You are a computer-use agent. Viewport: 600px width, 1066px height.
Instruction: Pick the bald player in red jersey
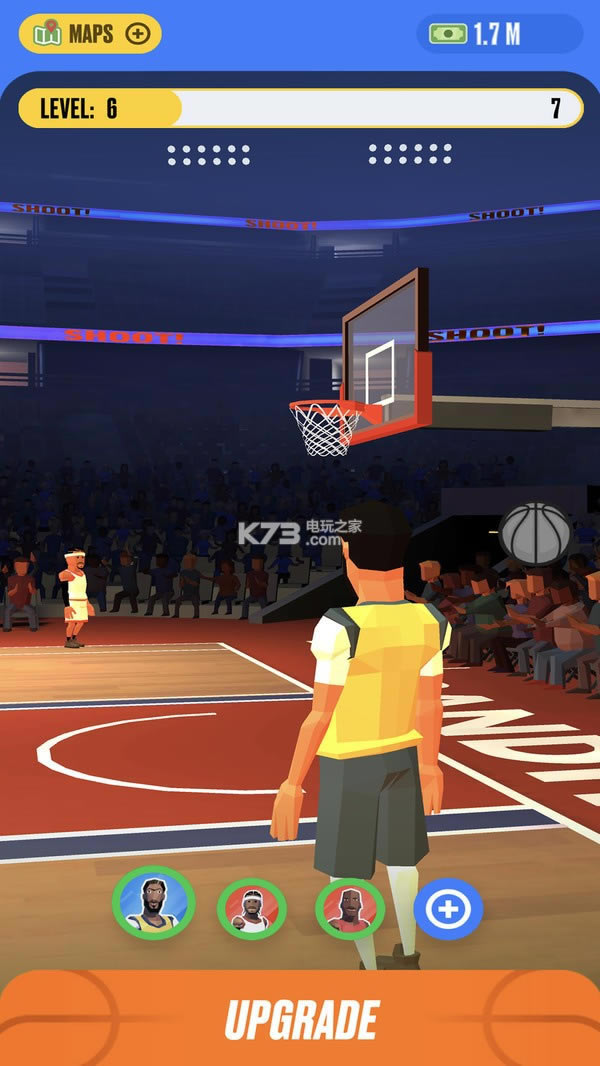350,908
